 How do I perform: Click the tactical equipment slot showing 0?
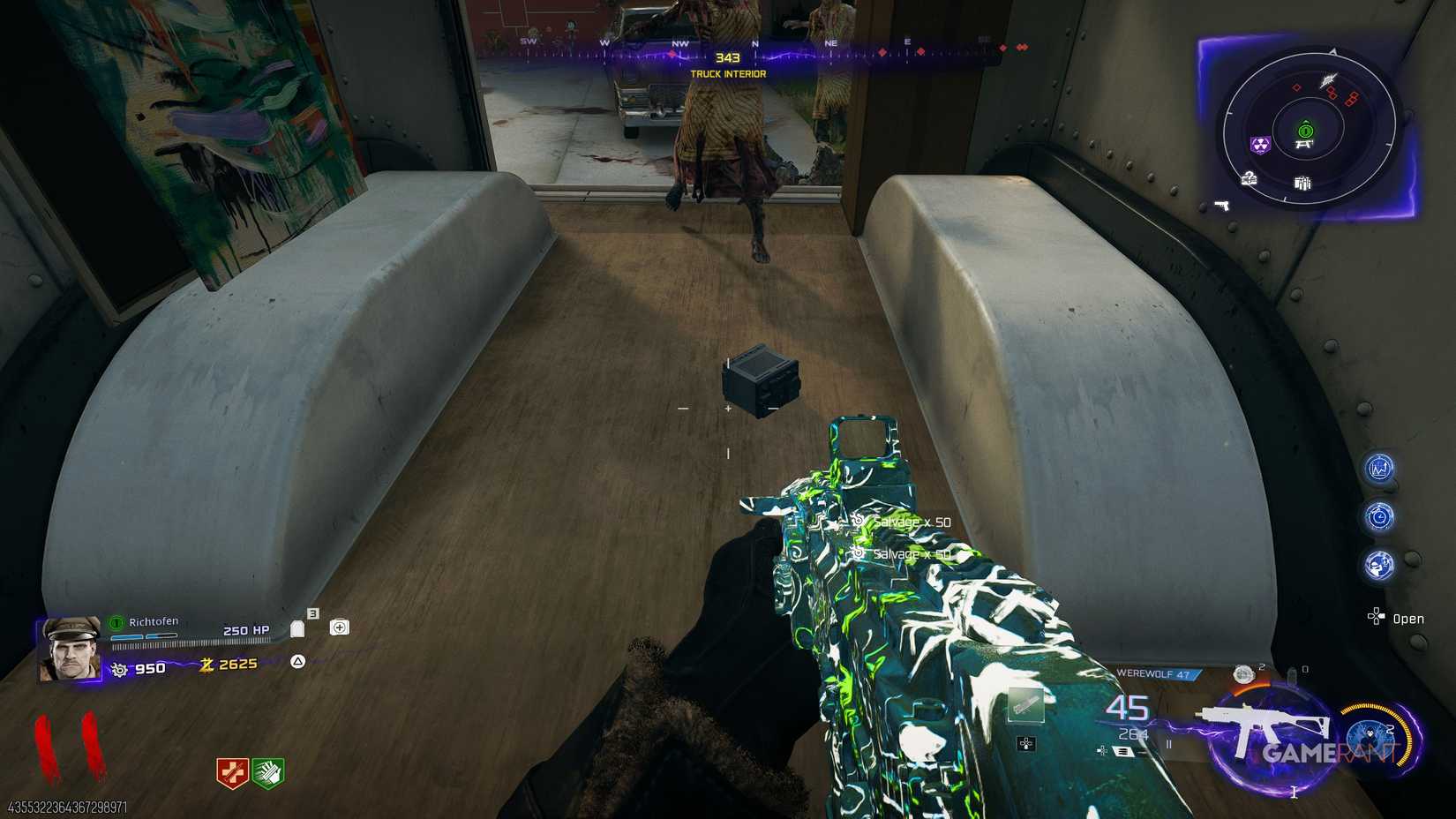tap(1292, 674)
